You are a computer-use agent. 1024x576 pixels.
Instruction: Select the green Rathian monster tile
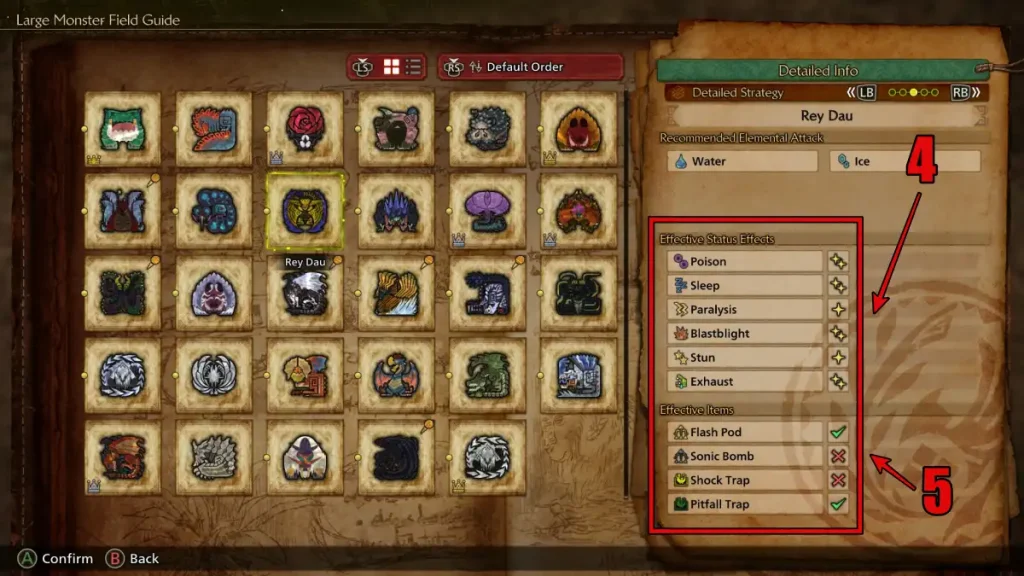tap(488, 375)
